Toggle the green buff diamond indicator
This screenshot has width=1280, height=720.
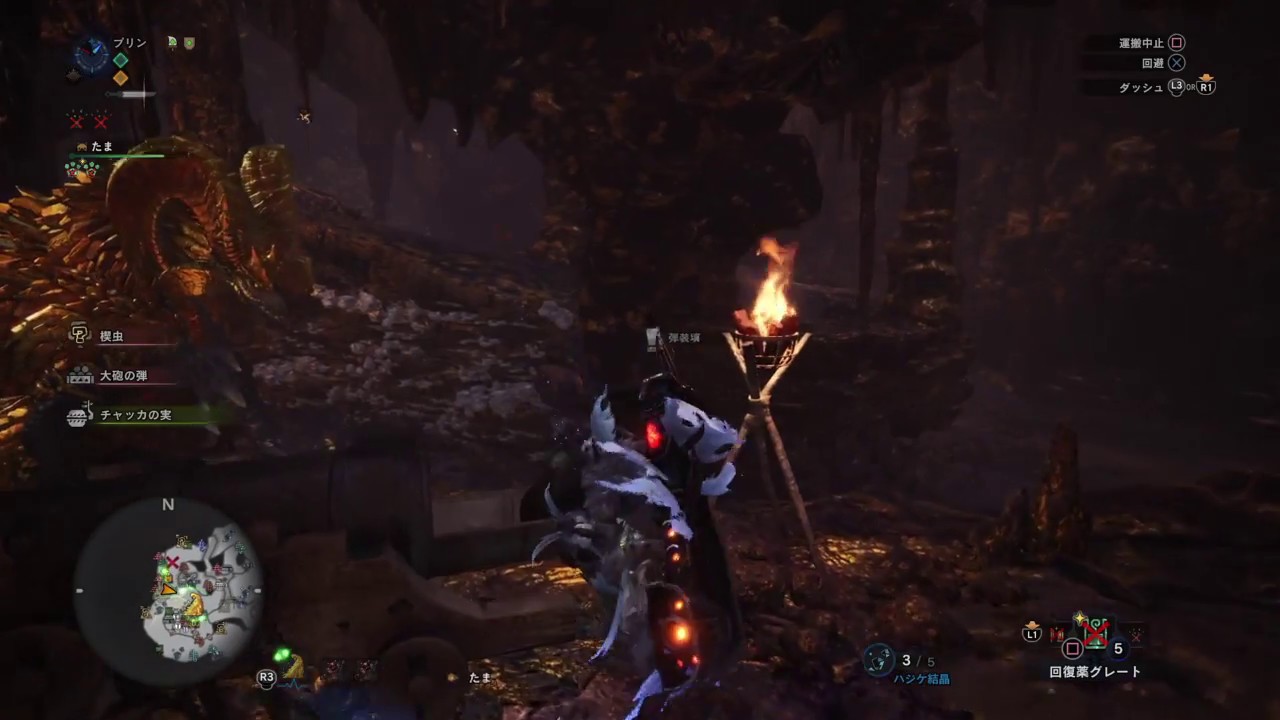pyautogui.click(x=120, y=60)
